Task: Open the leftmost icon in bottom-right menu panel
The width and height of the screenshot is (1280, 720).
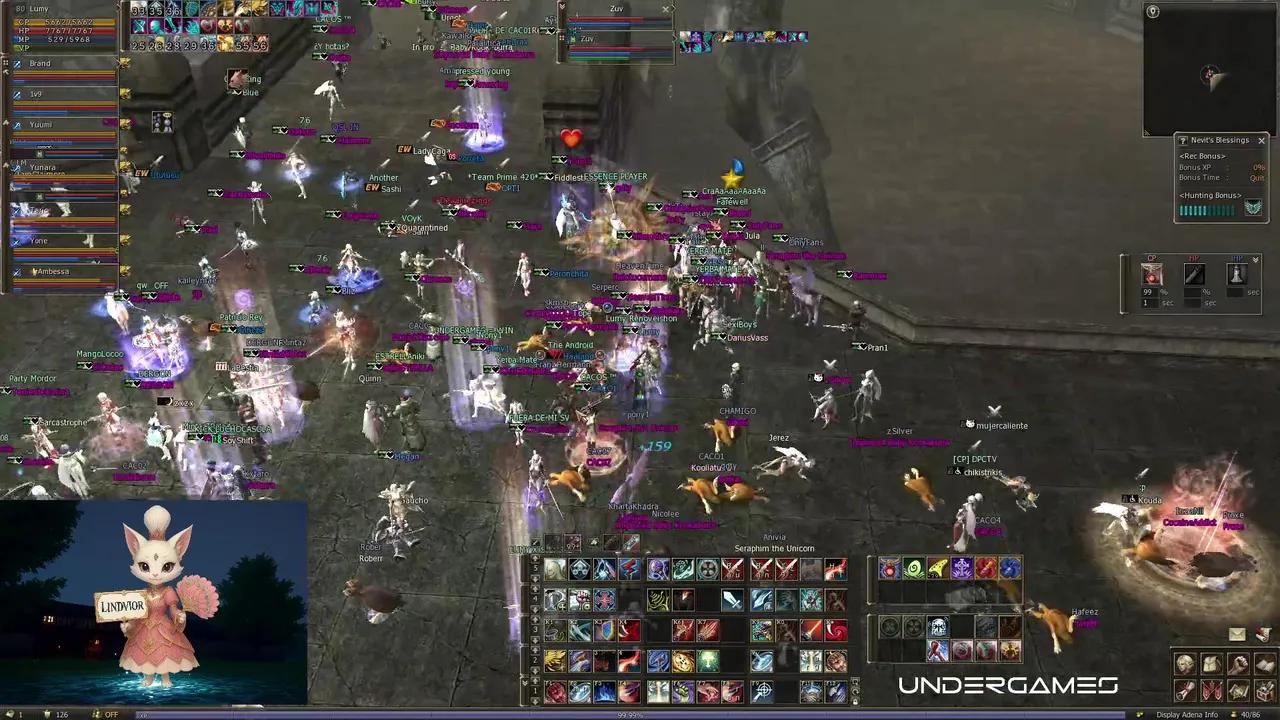Action: [x=1184, y=663]
